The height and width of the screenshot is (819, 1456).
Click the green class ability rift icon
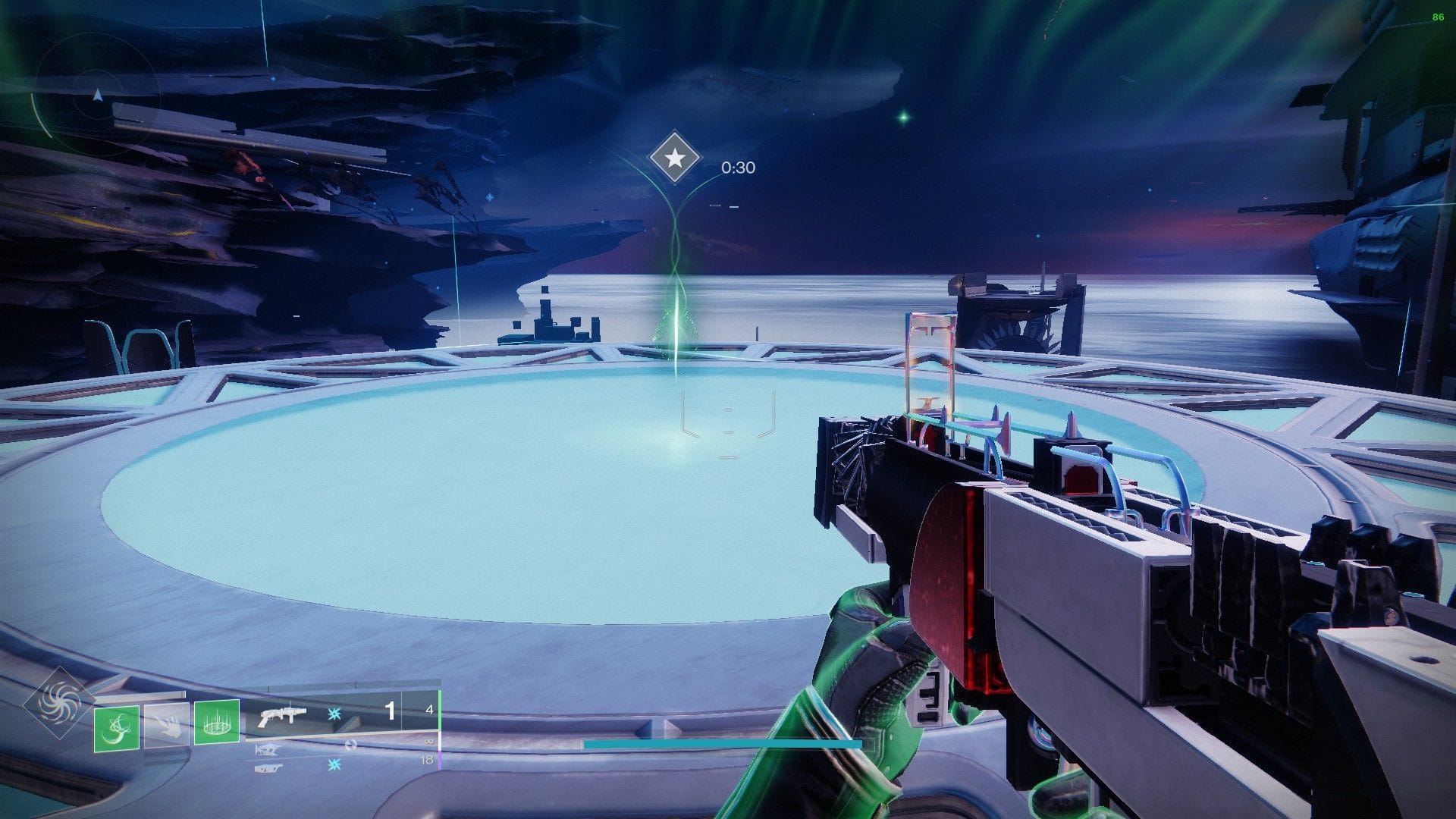click(218, 724)
